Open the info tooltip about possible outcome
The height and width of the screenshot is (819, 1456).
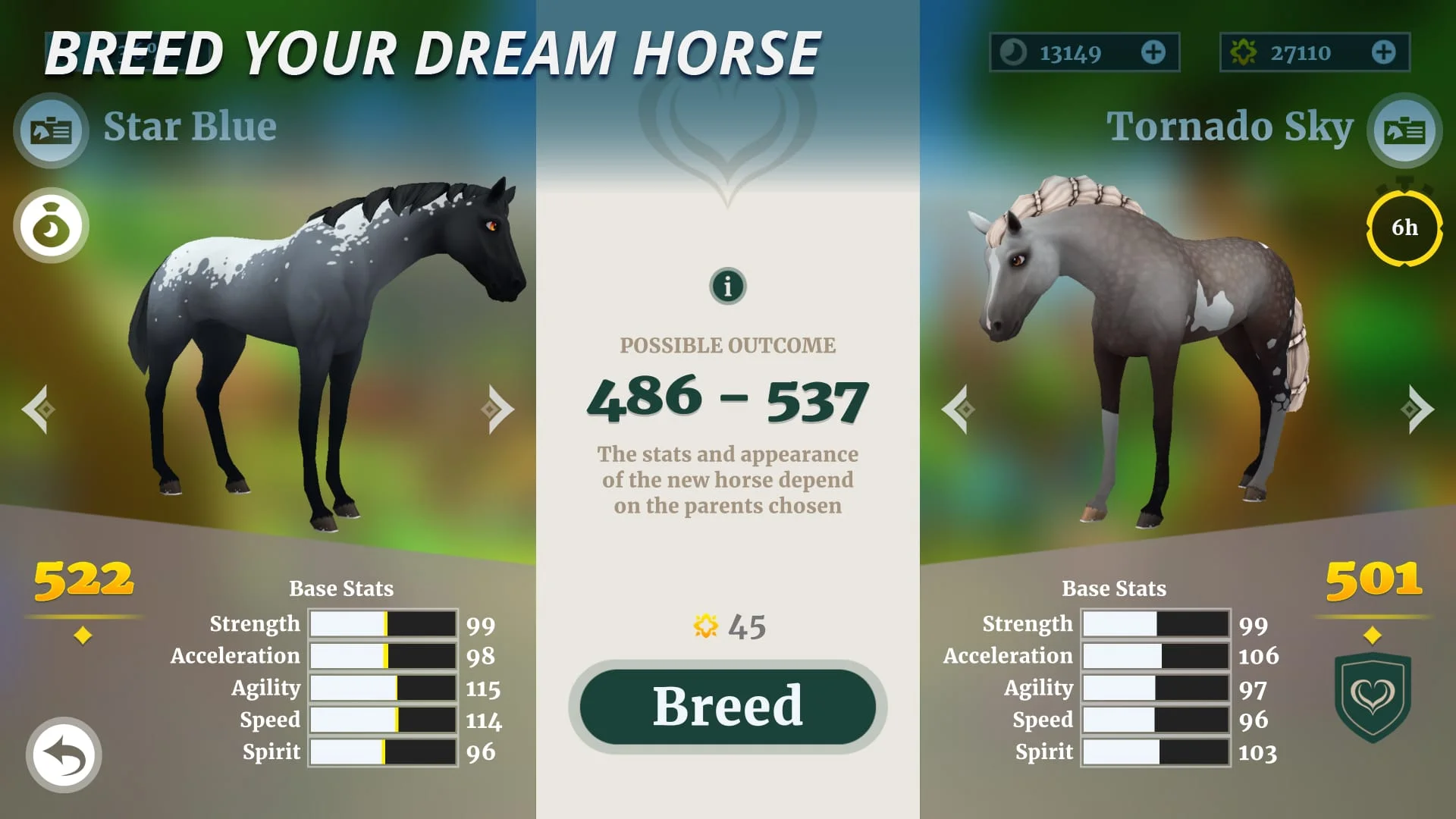point(726,286)
